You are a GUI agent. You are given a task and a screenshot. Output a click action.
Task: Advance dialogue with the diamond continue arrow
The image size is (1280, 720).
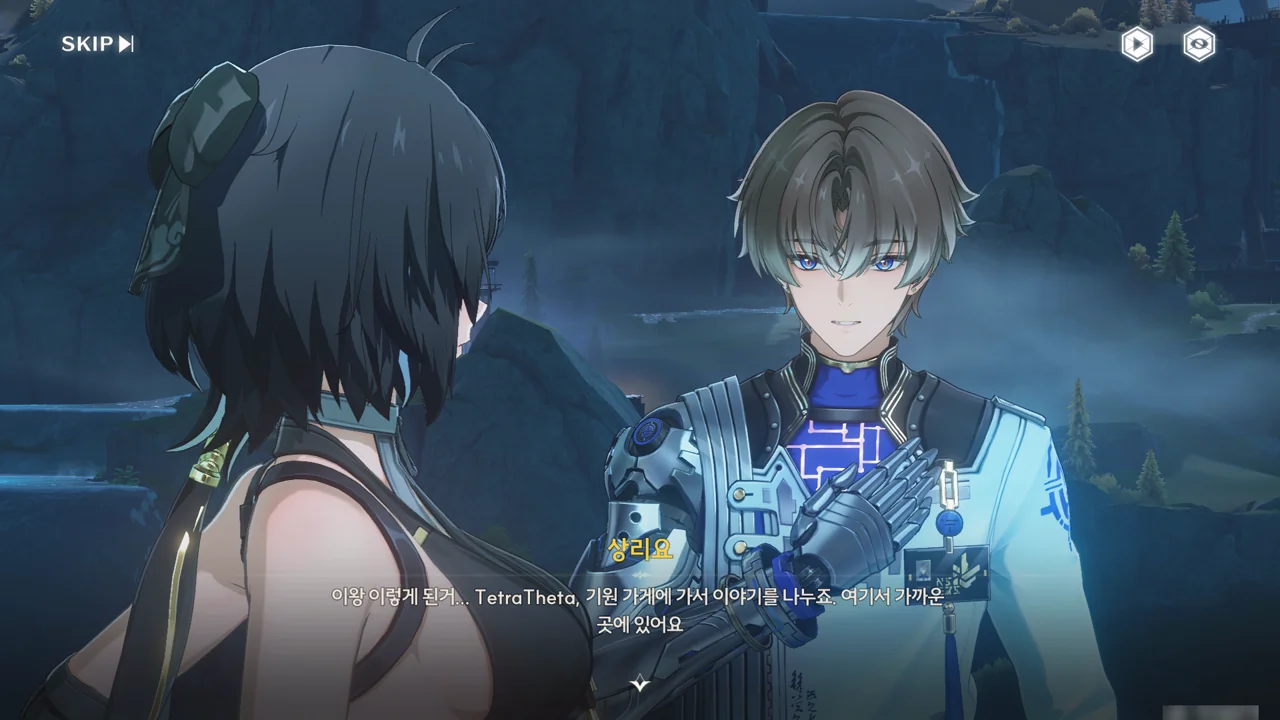[640, 684]
